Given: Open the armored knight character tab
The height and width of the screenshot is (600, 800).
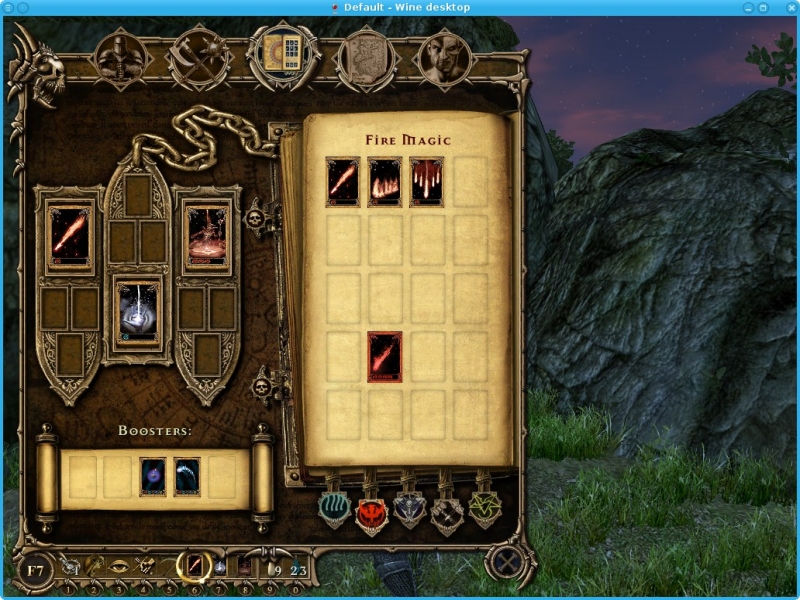Looking at the screenshot, I should (122, 56).
